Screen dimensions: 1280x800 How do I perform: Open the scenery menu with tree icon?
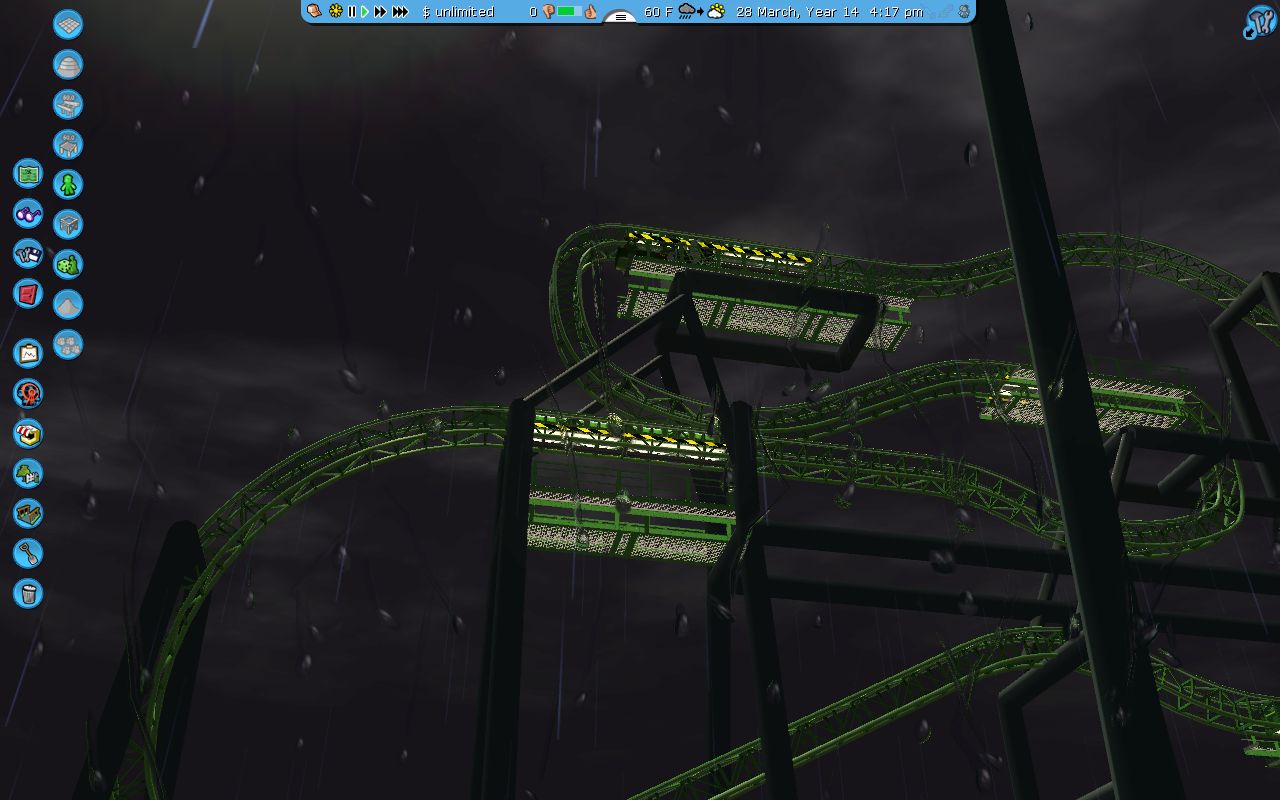(x=28, y=473)
